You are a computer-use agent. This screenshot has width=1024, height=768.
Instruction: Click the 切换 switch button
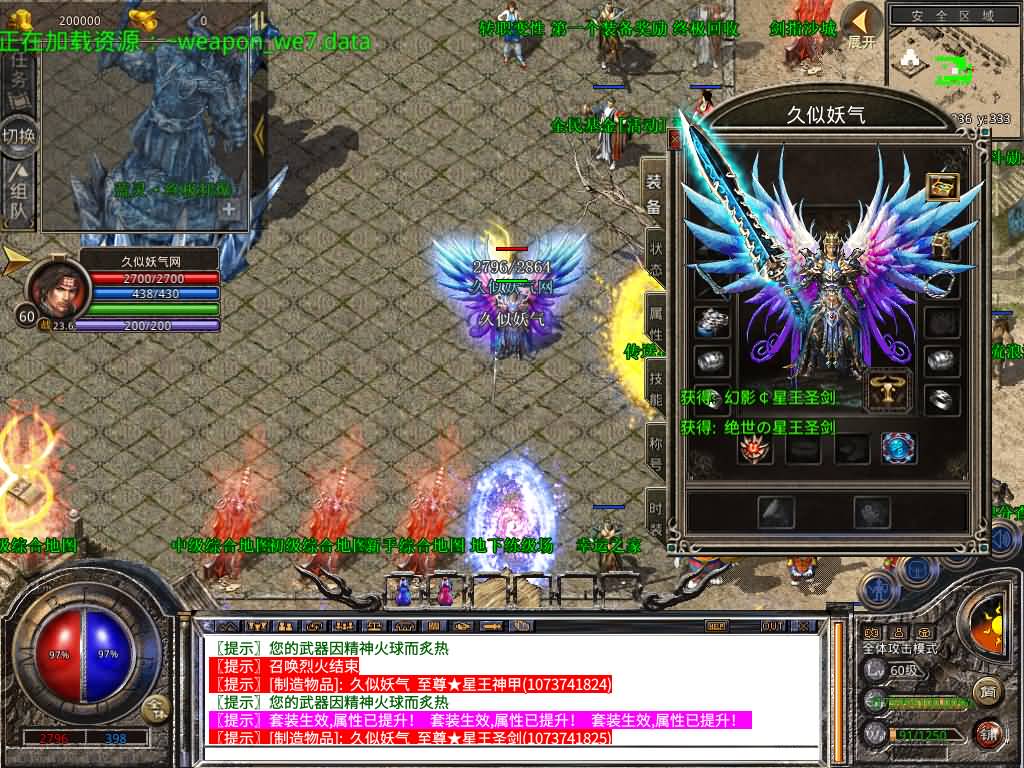18,135
